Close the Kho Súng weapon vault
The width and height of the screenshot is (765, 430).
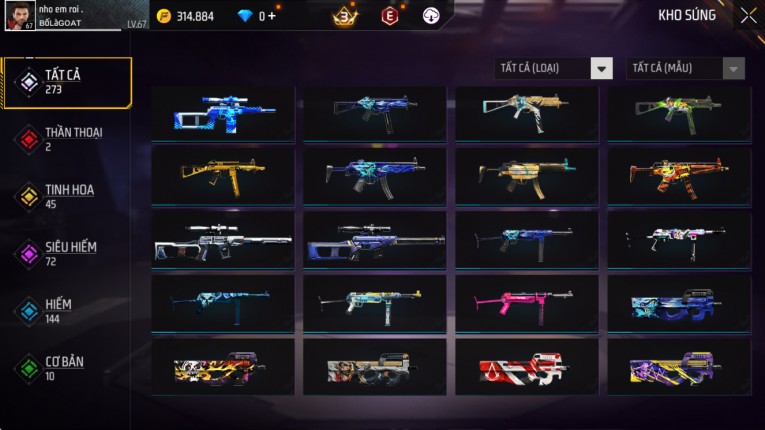748,16
